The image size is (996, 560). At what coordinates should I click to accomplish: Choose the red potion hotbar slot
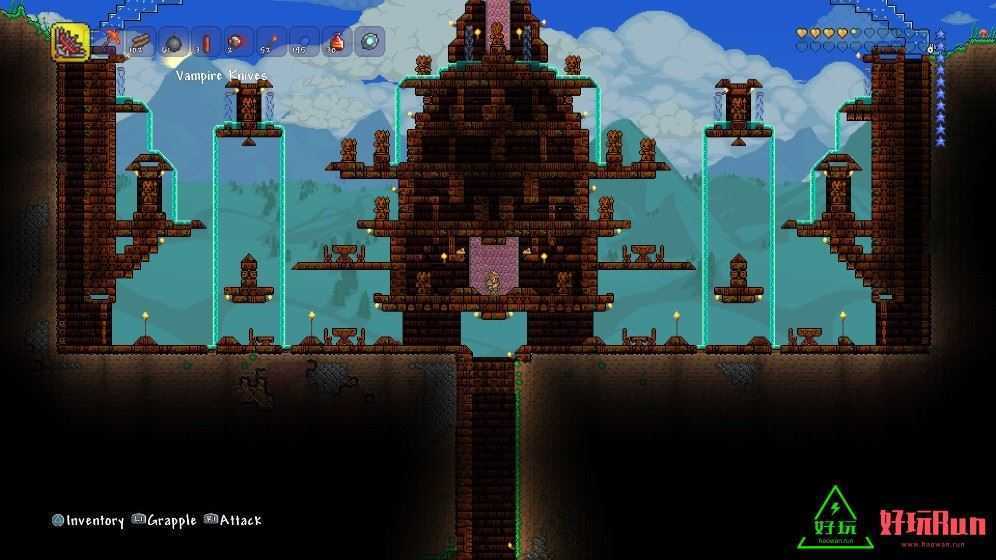337,43
